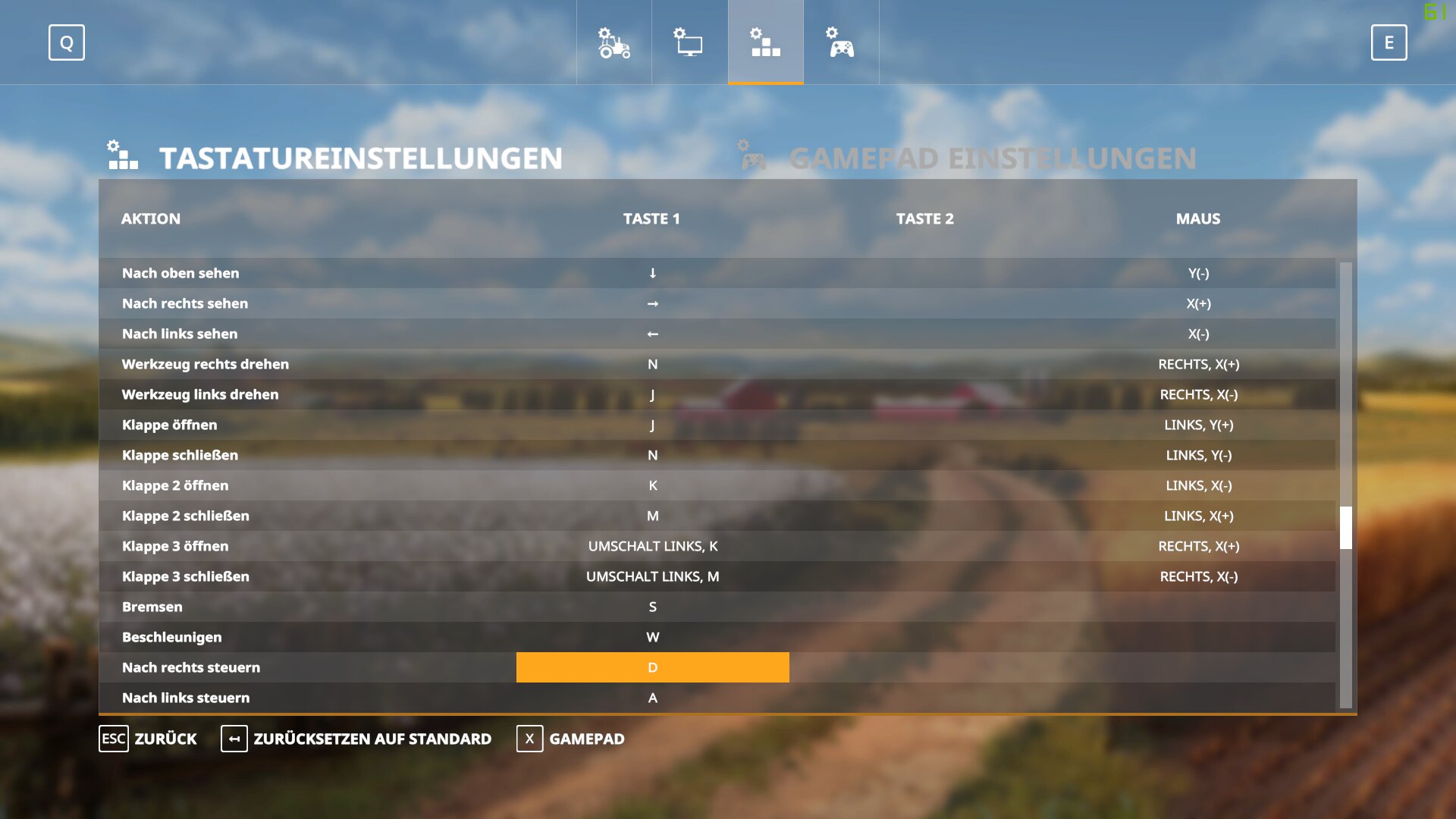Screen dimensions: 1456x819
Task: Select the keyboard controls tab icon
Action: (x=765, y=42)
